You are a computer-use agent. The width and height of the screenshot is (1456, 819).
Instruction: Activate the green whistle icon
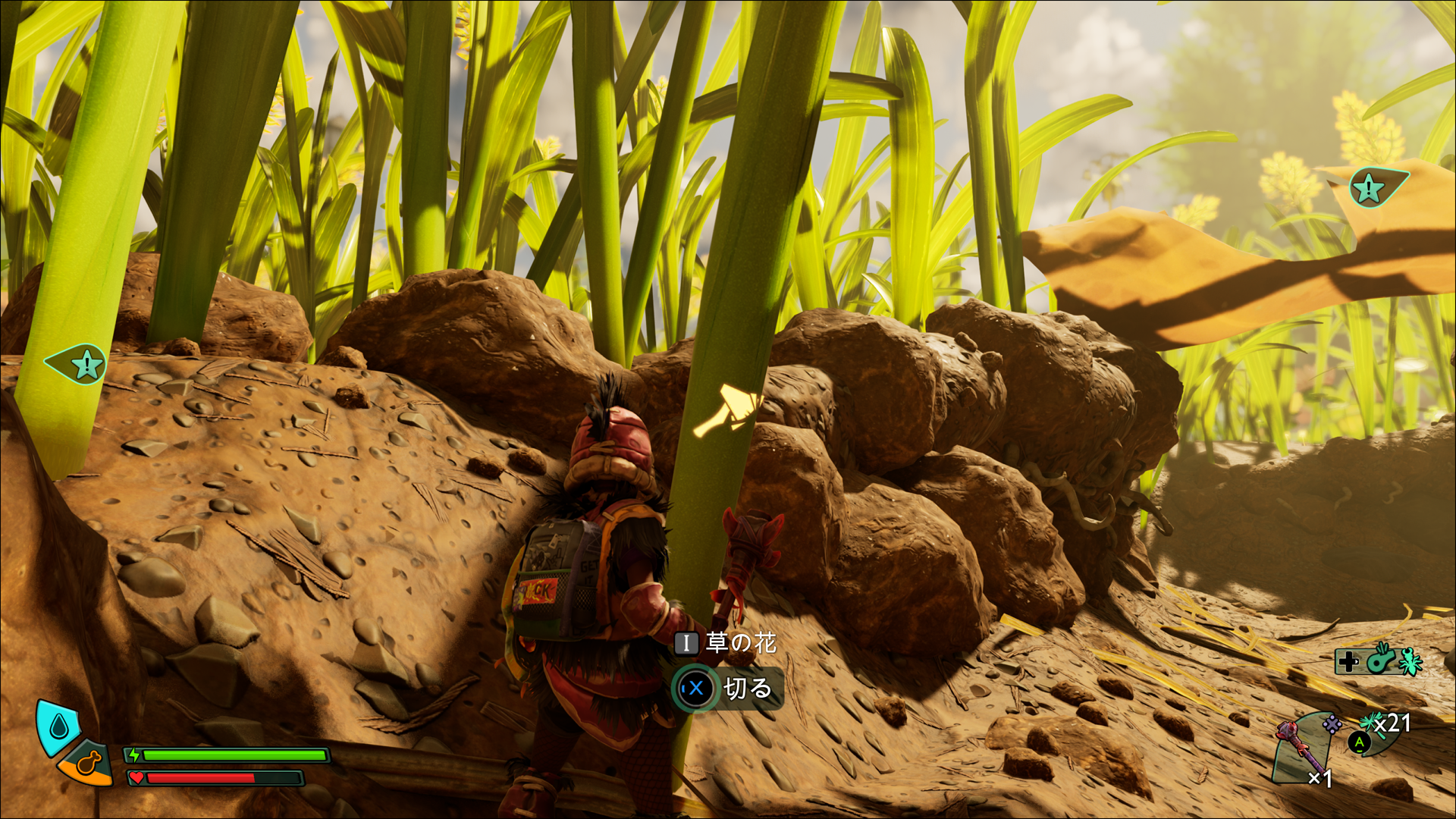(x=1380, y=661)
